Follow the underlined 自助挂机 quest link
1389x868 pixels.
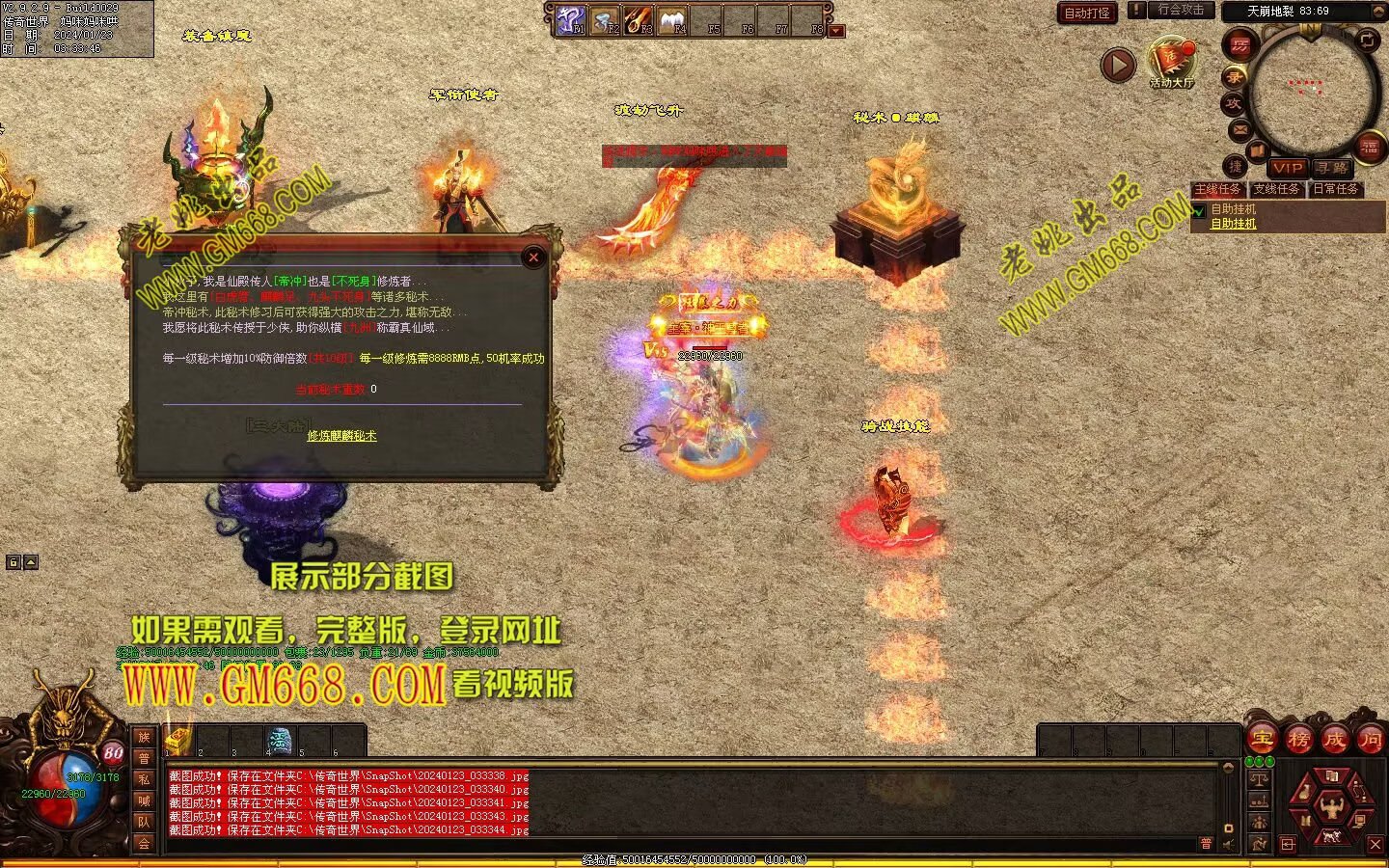click(1234, 224)
